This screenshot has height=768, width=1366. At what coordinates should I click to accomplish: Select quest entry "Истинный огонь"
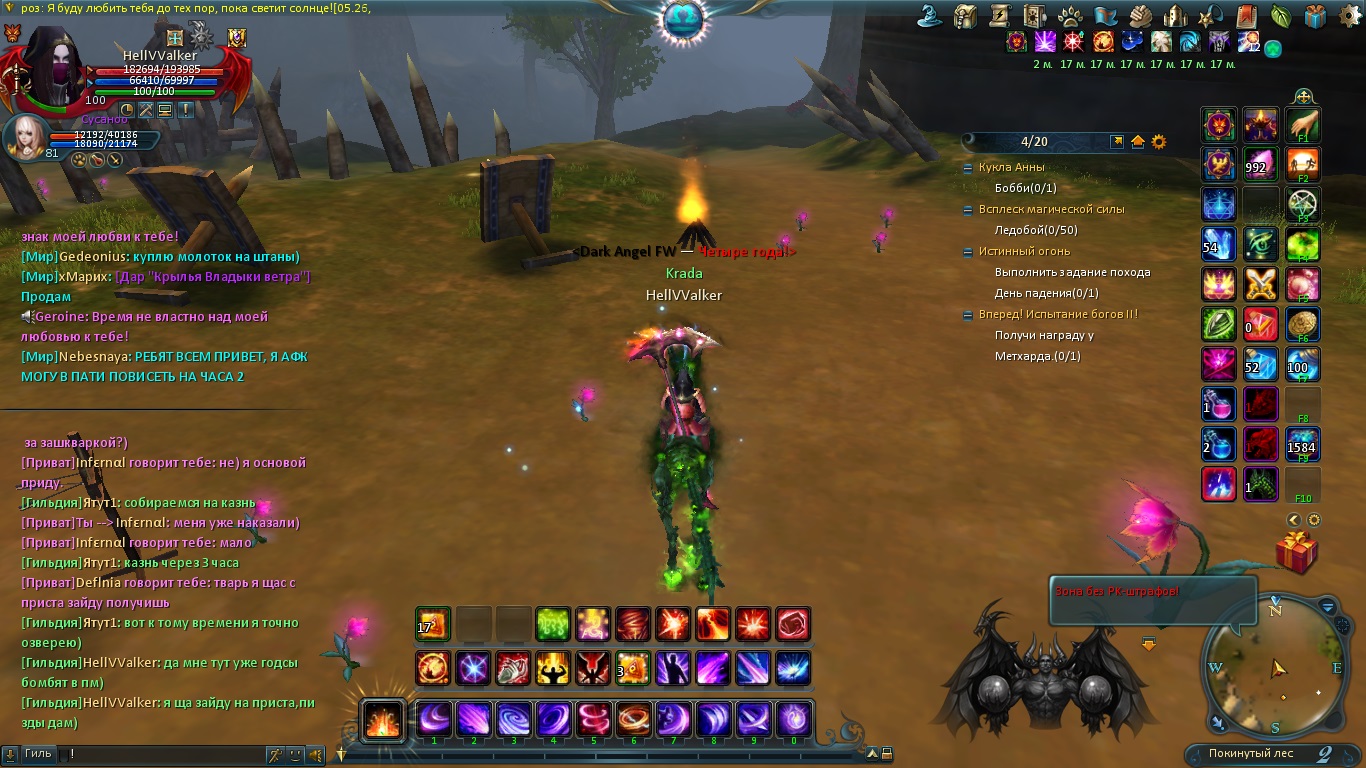(1024, 251)
